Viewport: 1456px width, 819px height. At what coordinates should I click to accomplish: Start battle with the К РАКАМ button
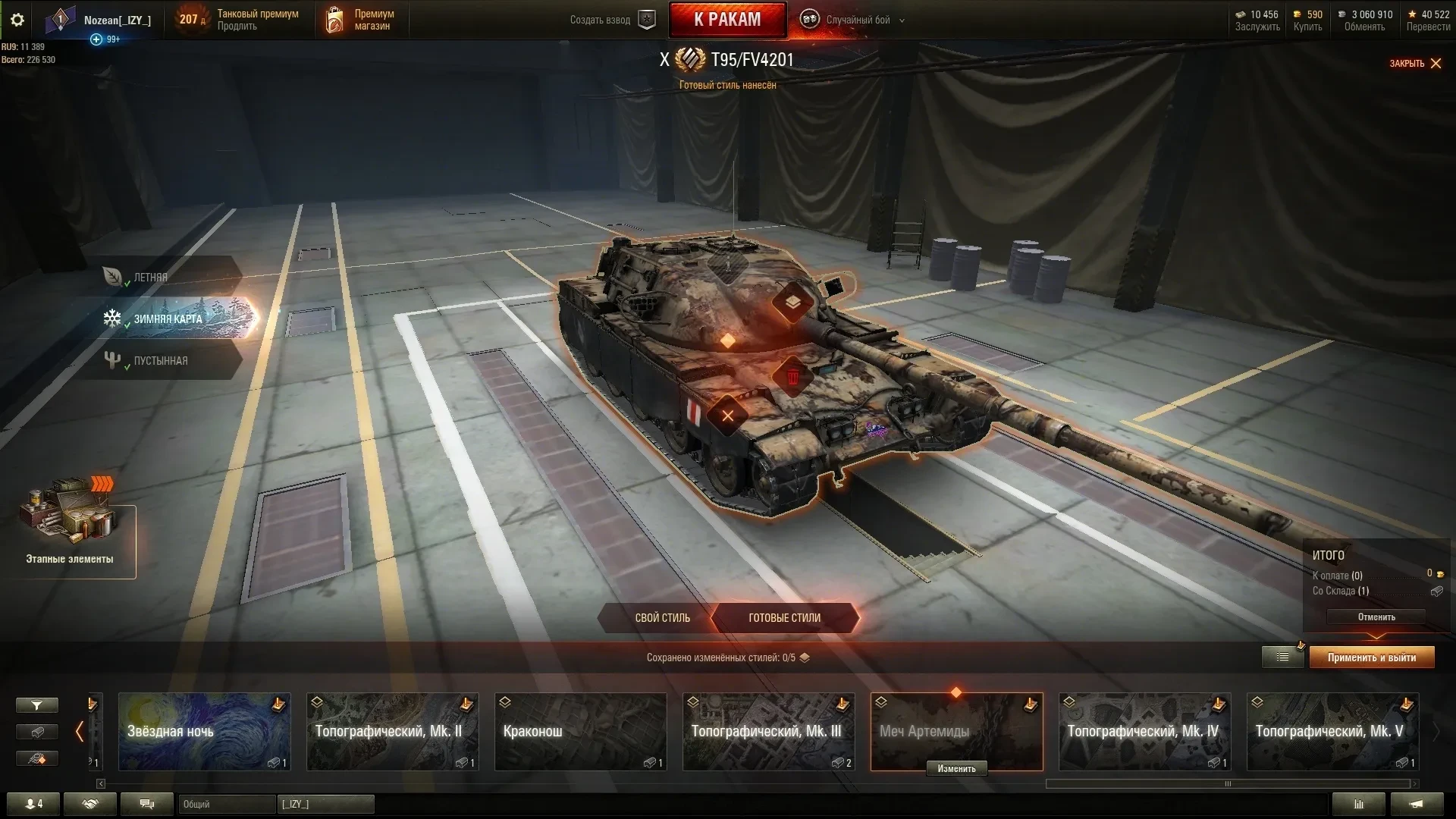(727, 20)
